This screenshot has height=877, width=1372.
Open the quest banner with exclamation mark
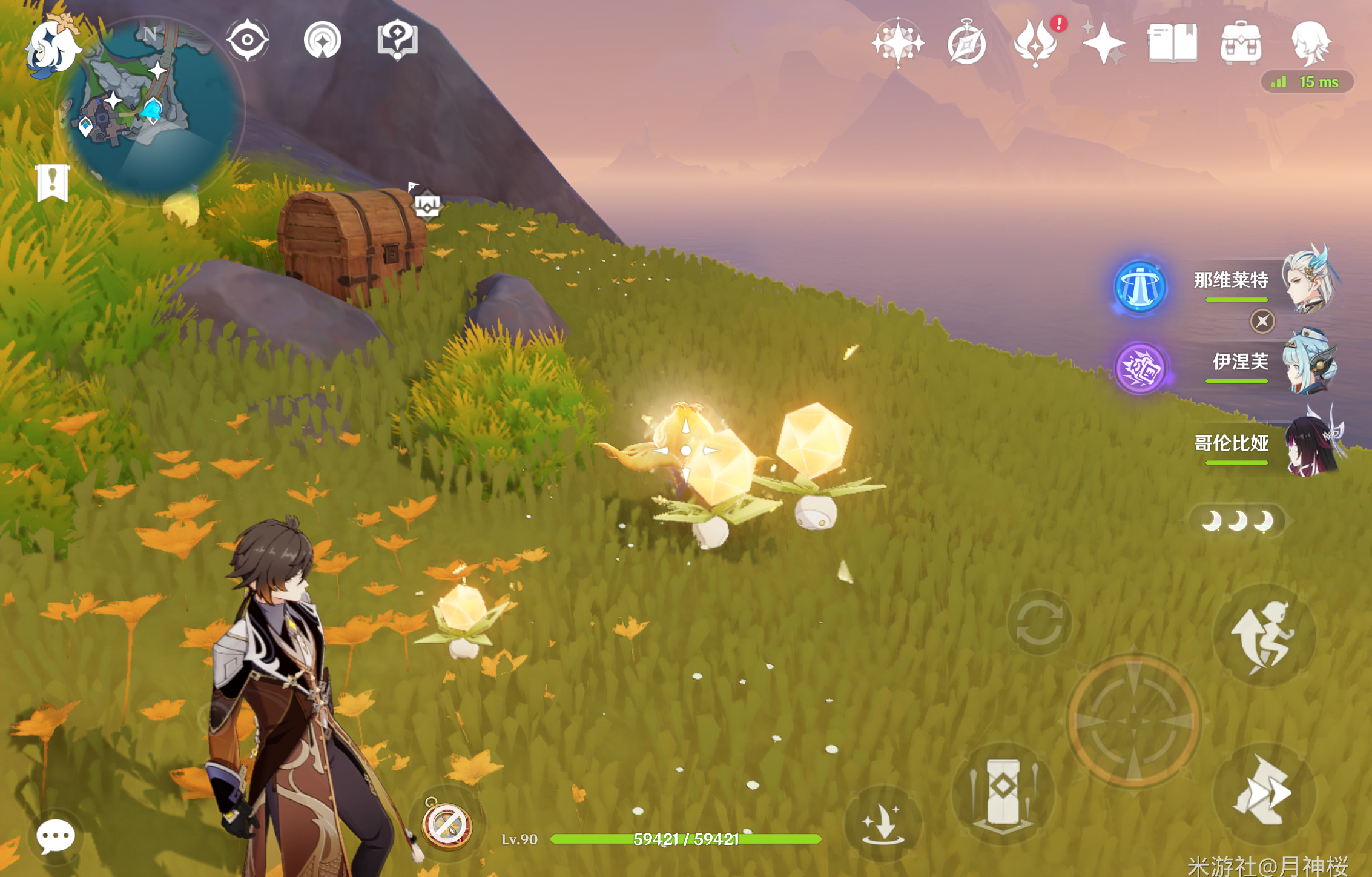point(53,182)
